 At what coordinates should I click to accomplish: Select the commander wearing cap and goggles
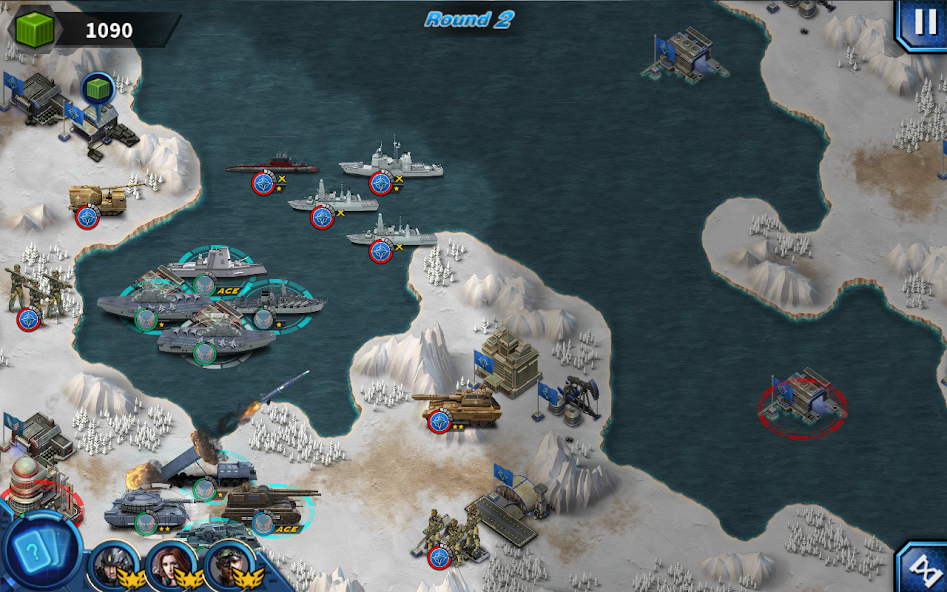[226, 565]
